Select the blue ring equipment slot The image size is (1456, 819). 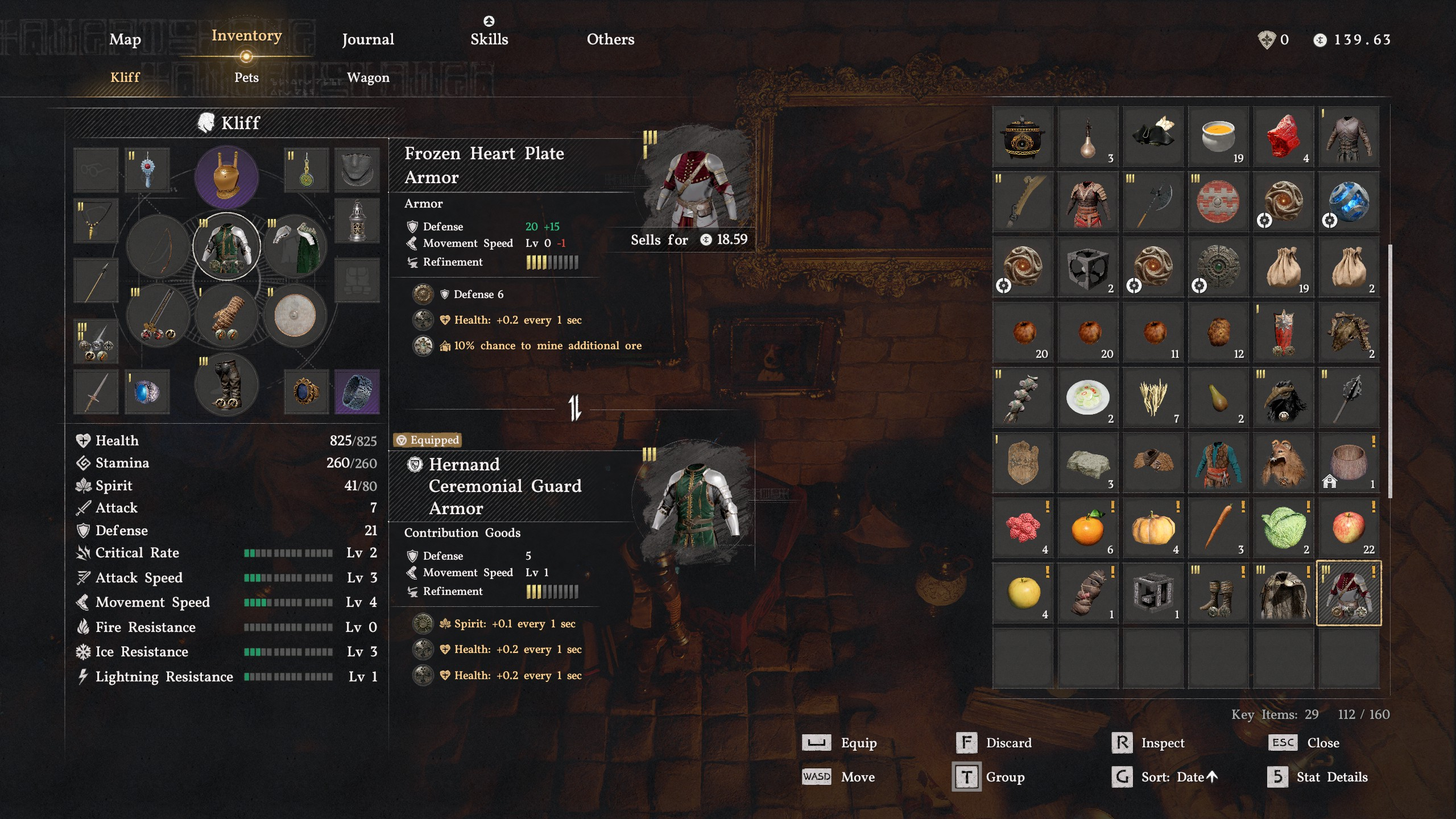coord(146,391)
